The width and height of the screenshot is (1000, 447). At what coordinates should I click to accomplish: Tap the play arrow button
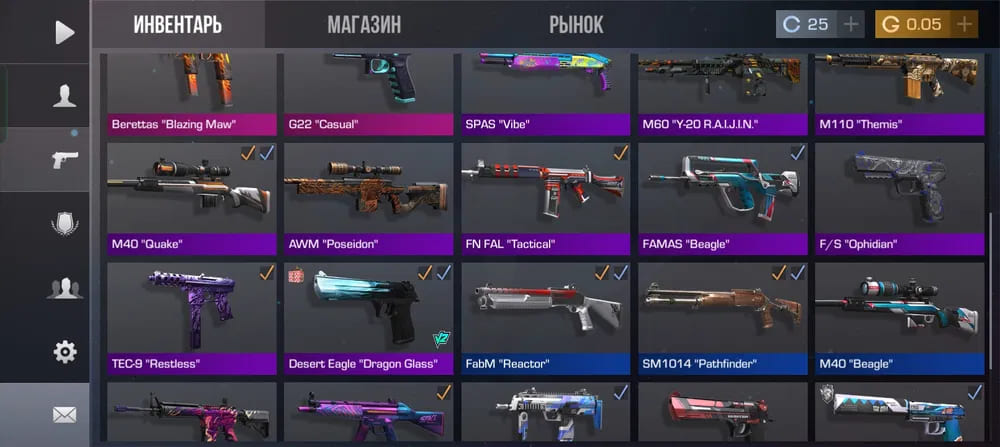coord(64,32)
